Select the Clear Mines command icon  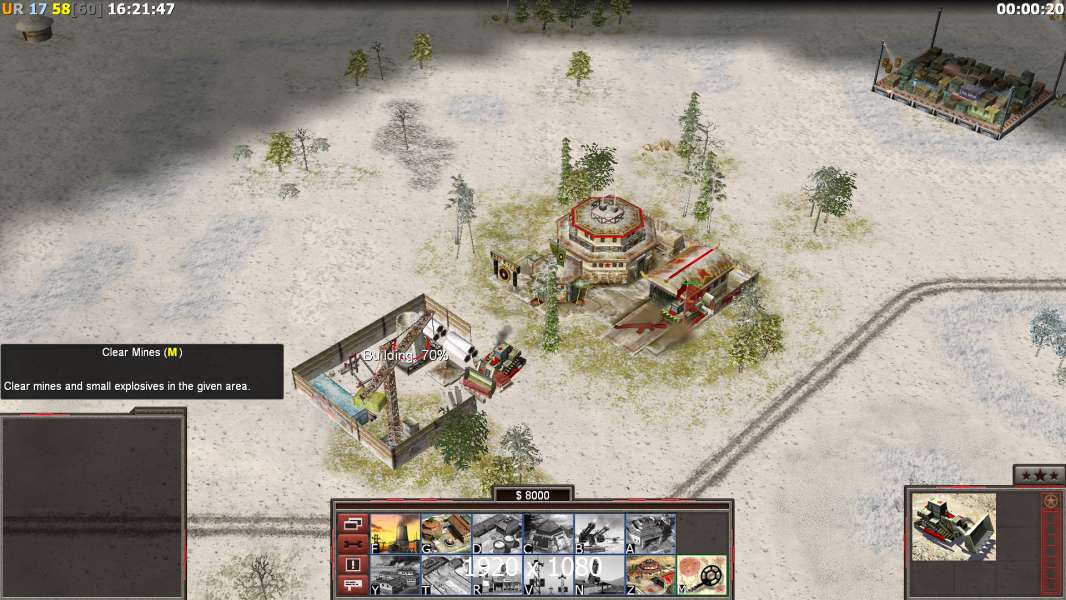click(702, 574)
